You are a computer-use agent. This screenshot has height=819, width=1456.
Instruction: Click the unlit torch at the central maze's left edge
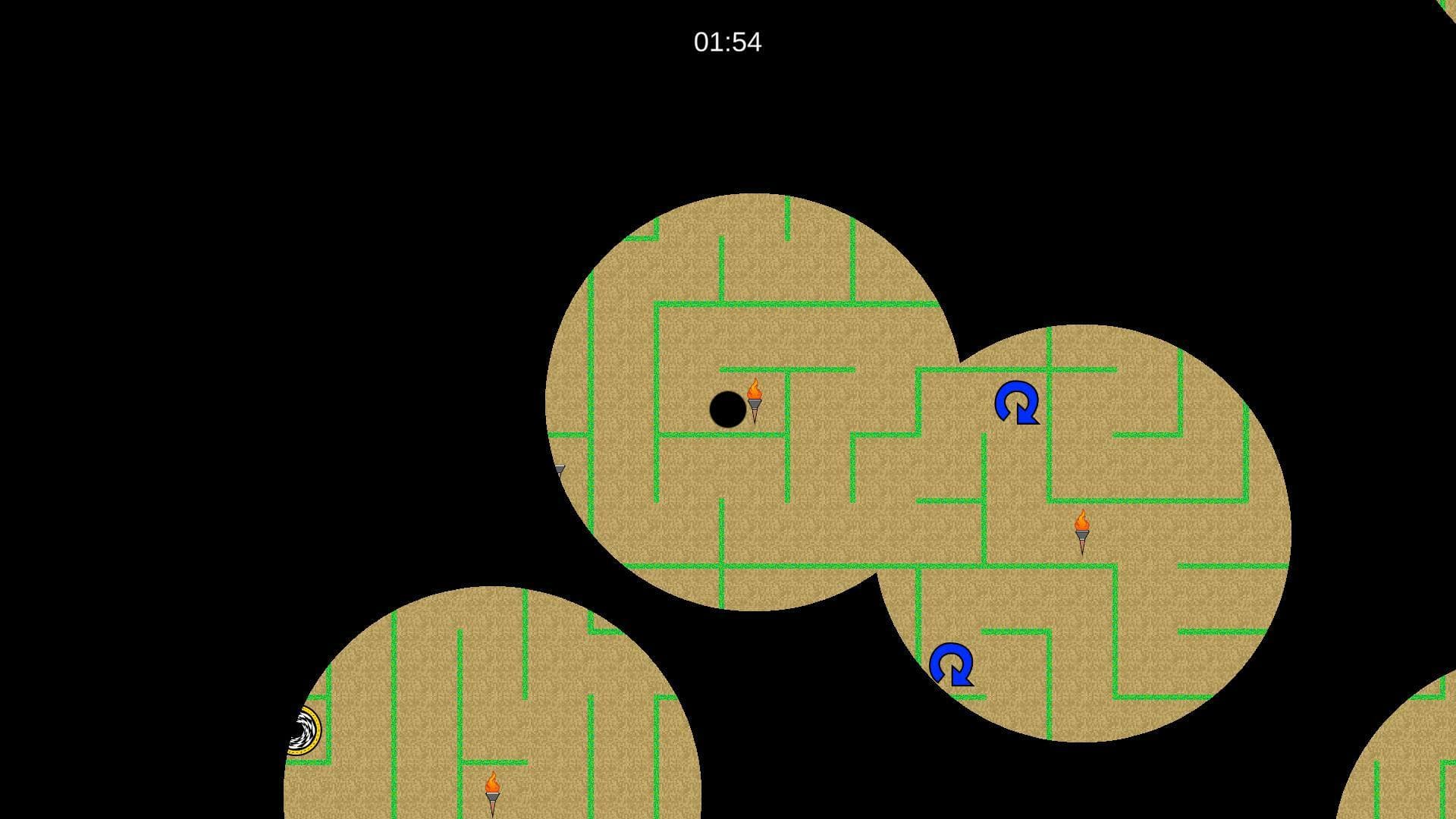(x=559, y=470)
